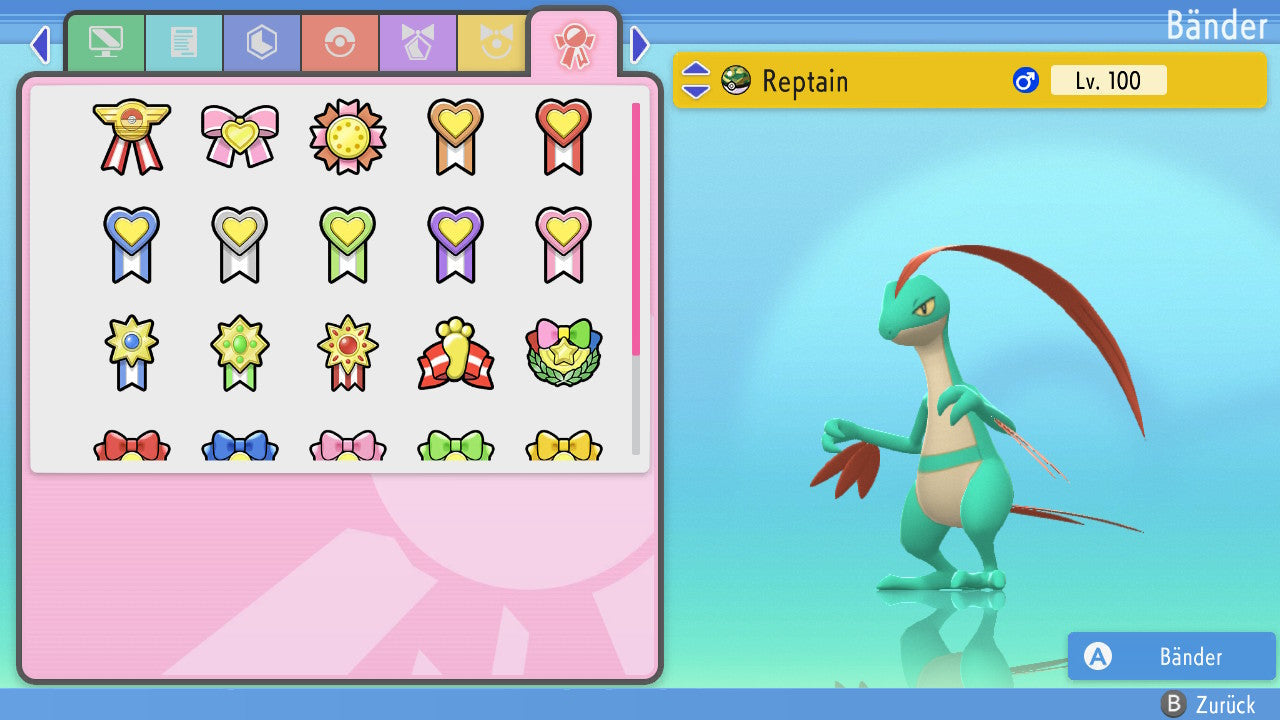Open the red Poké Ball moves tab
Screen dimensions: 1280x720
[x=340, y=43]
